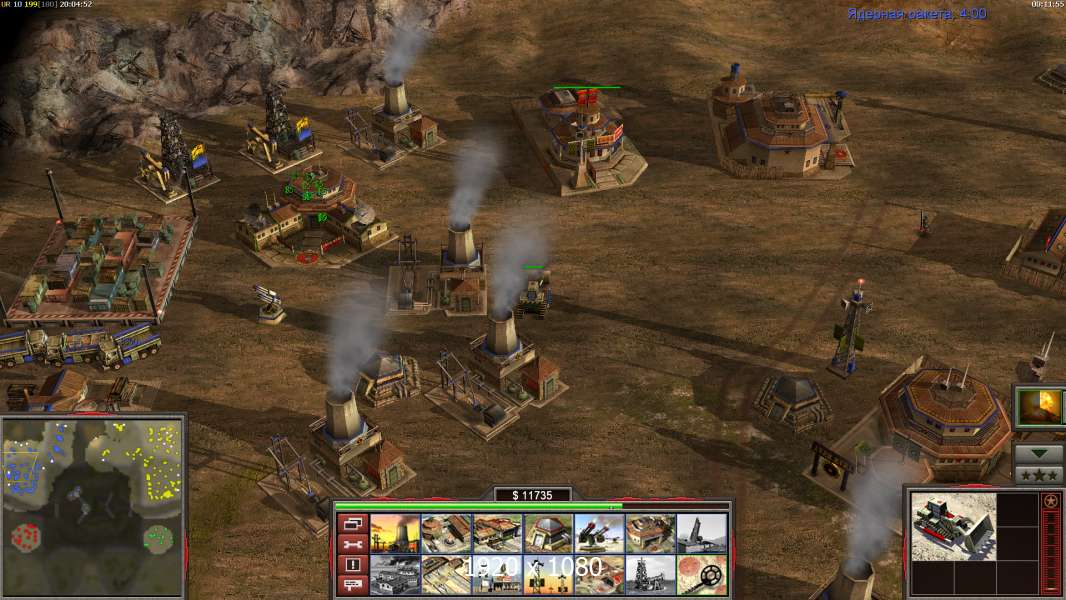
Task: Click the exclamation mark button
Action: pos(351,565)
